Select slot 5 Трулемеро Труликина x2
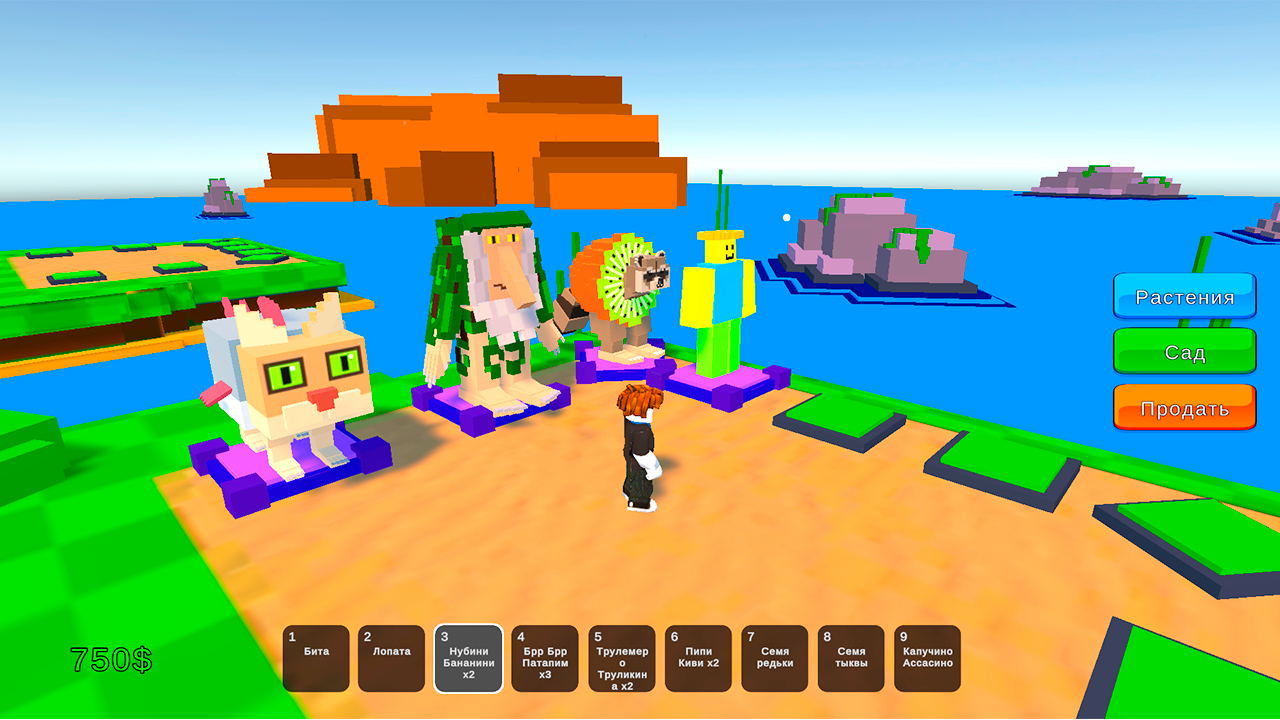1280x720 pixels. 620,658
